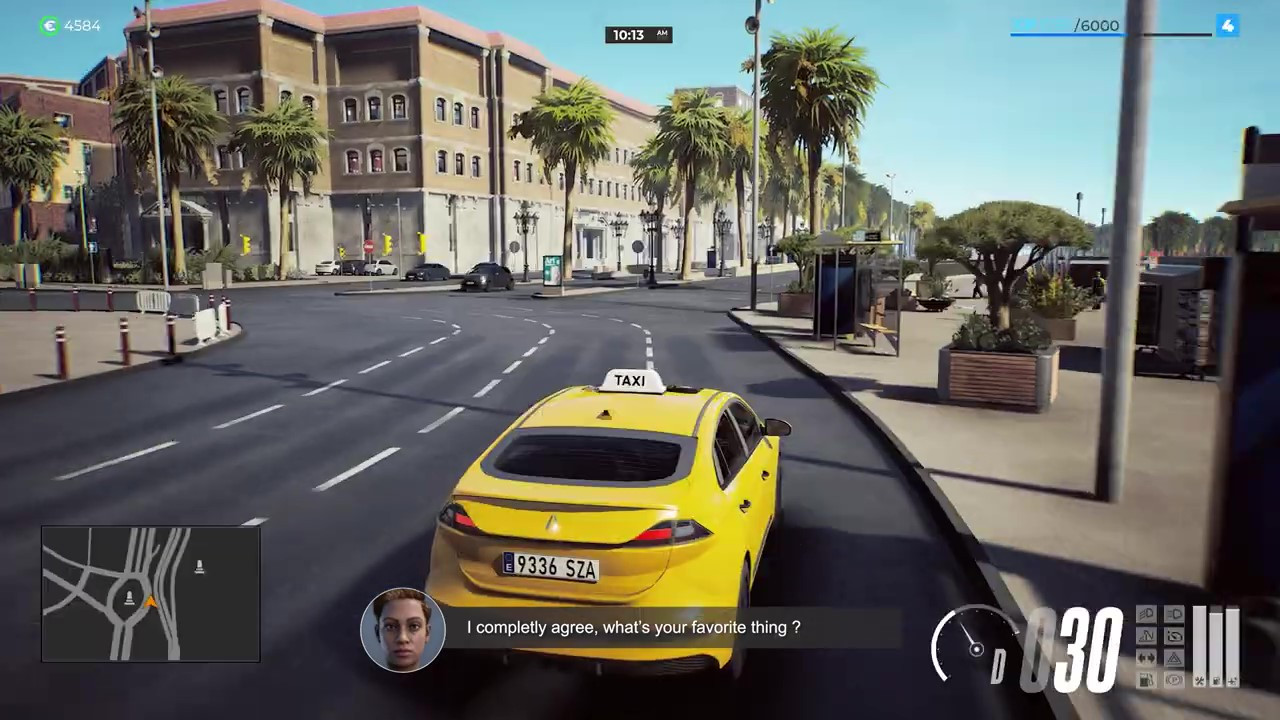This screenshot has height=720, width=1280.
Task: Toggle the low beam headlights indicator
Action: coord(1174,614)
